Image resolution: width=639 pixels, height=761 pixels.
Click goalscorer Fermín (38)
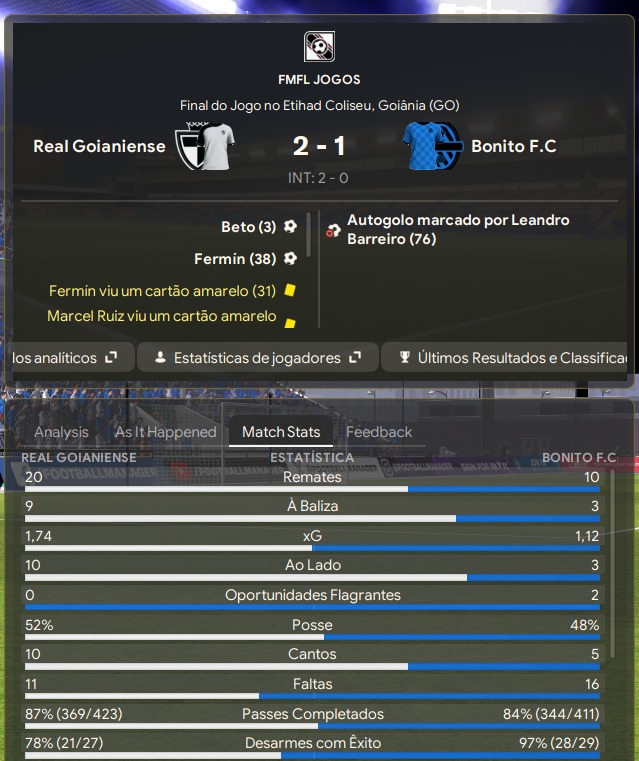[x=235, y=259]
